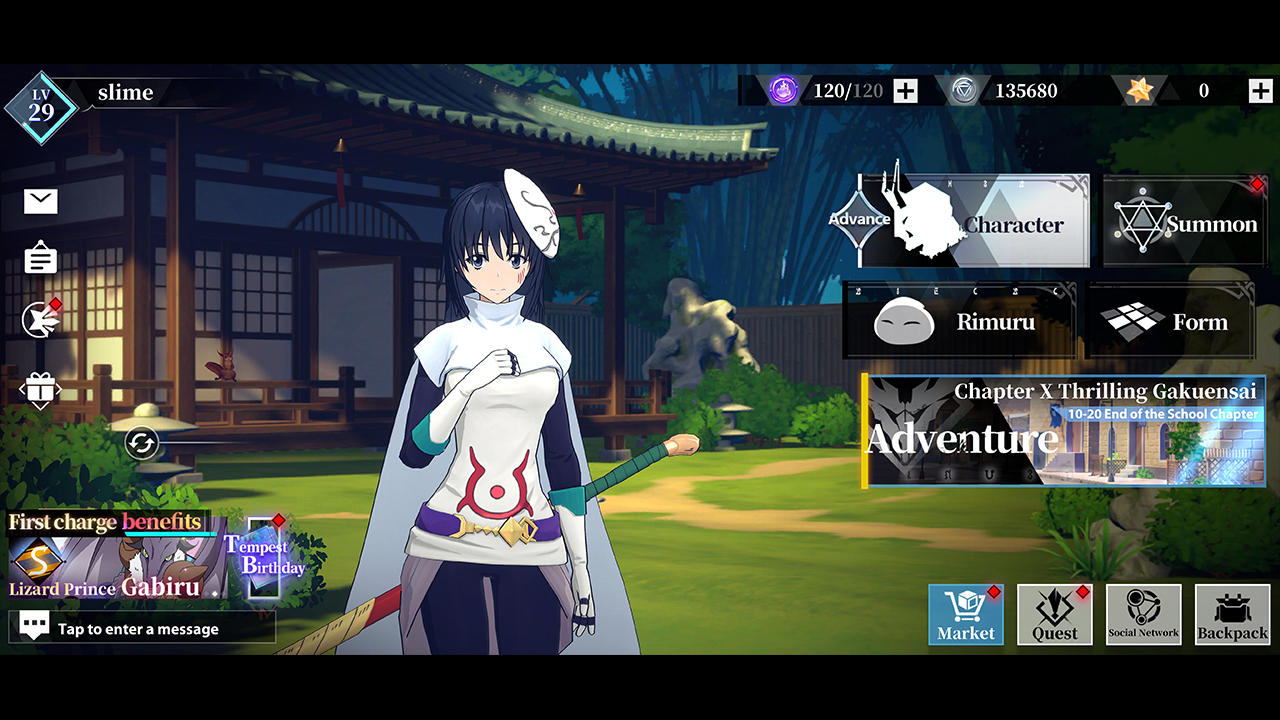Click the plus to add magic crystals
The height and width of the screenshot is (720, 1280).
click(905, 91)
